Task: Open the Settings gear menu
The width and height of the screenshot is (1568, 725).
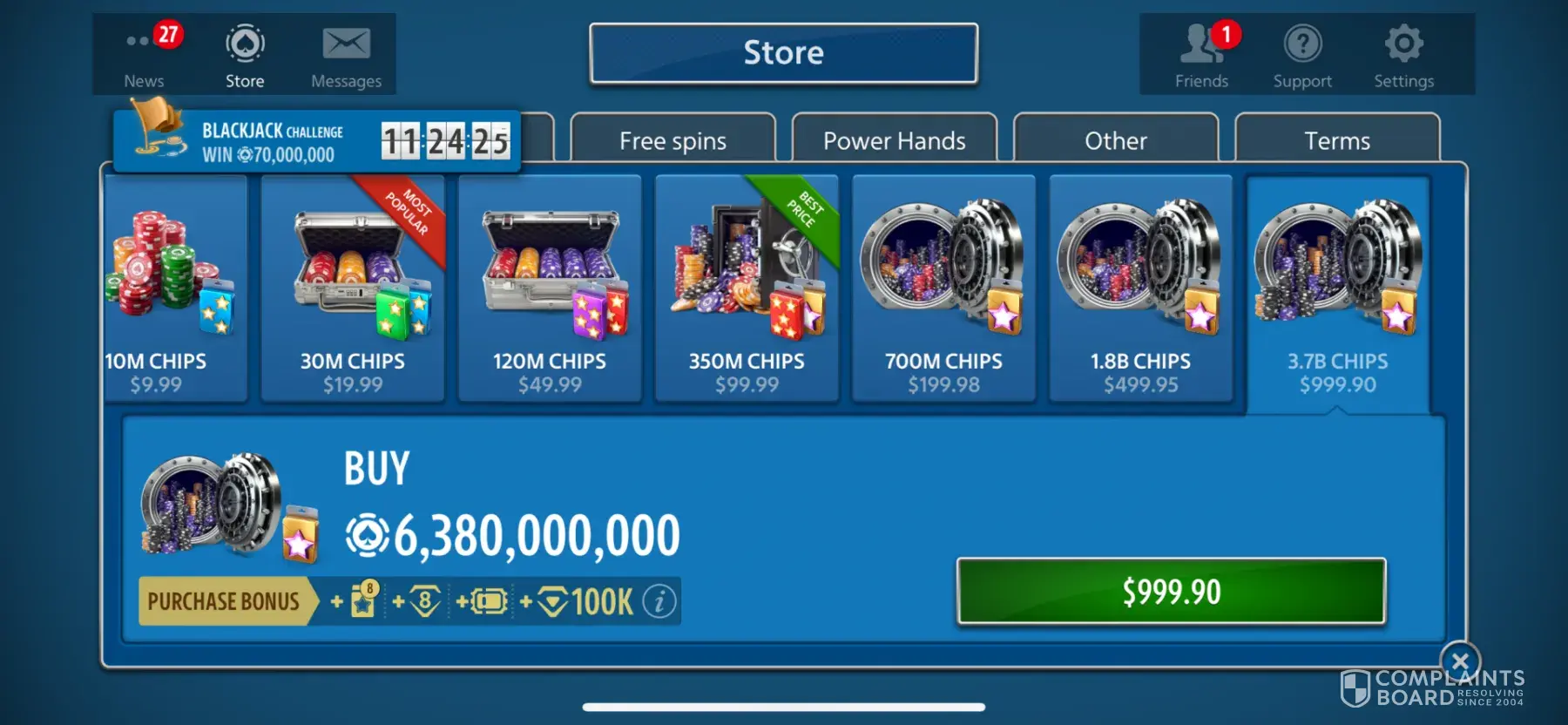Action: click(1403, 55)
